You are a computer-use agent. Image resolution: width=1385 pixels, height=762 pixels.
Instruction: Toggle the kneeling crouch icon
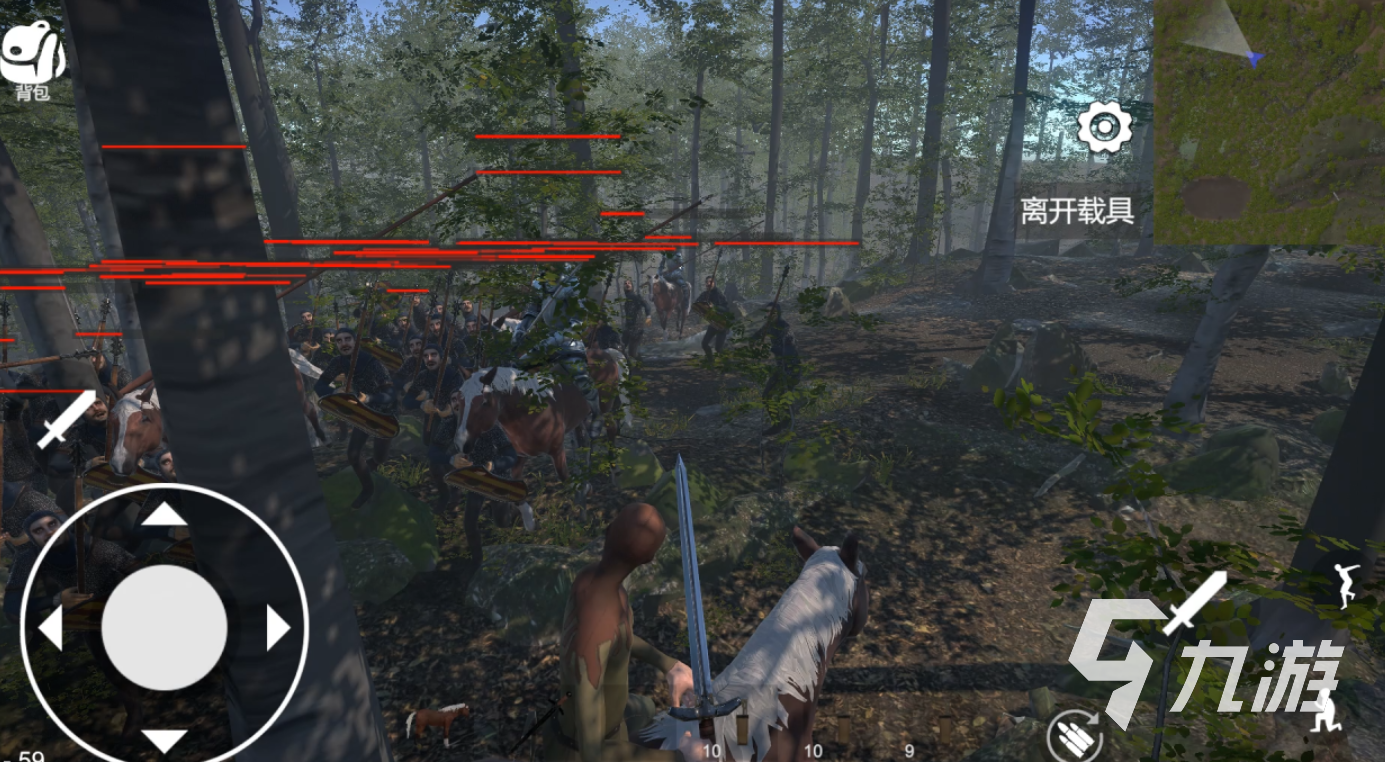click(1327, 712)
